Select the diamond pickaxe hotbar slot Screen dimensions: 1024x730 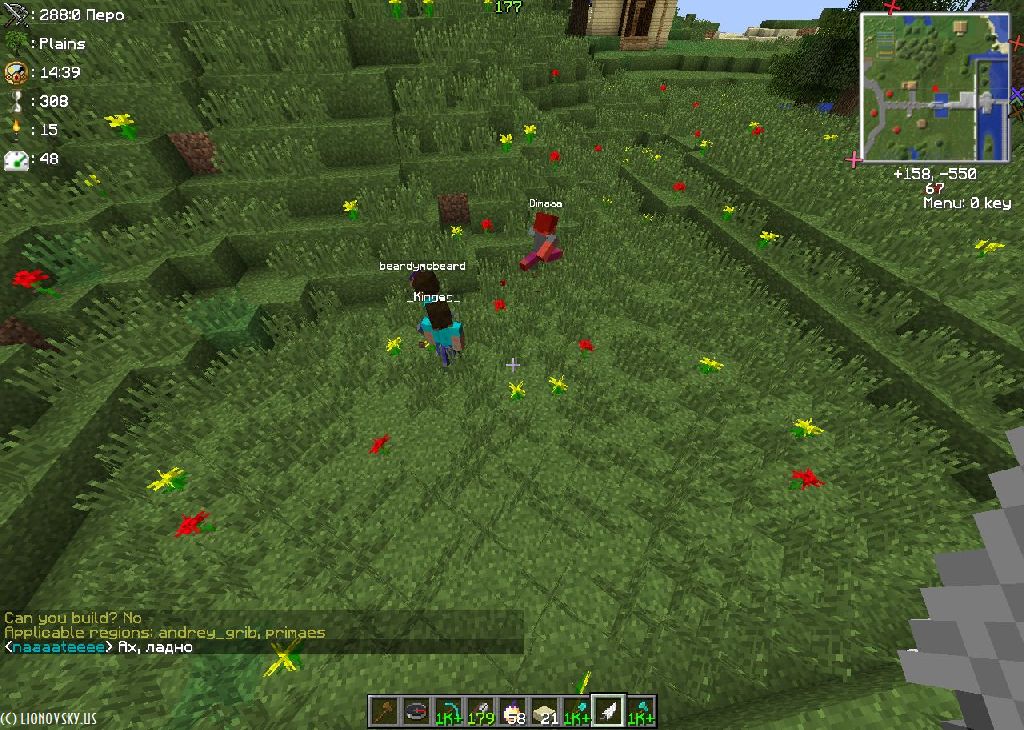coord(449,711)
